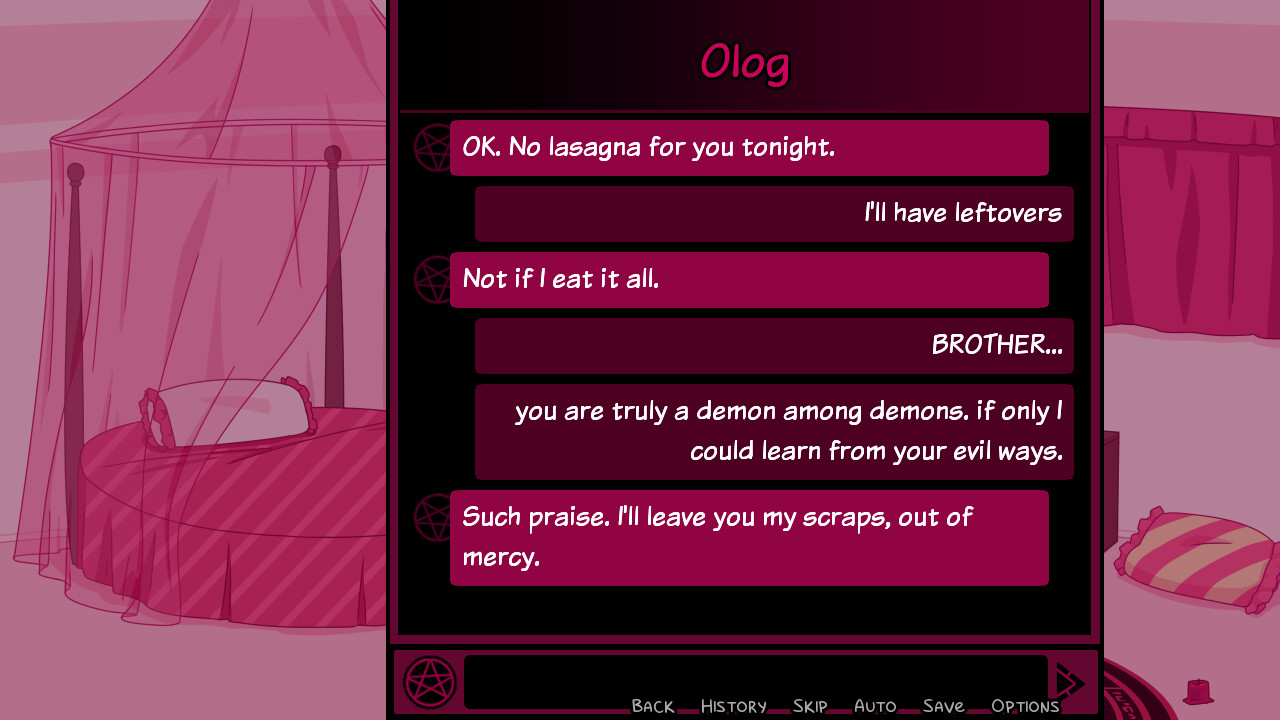Open the History screen

pos(733,705)
